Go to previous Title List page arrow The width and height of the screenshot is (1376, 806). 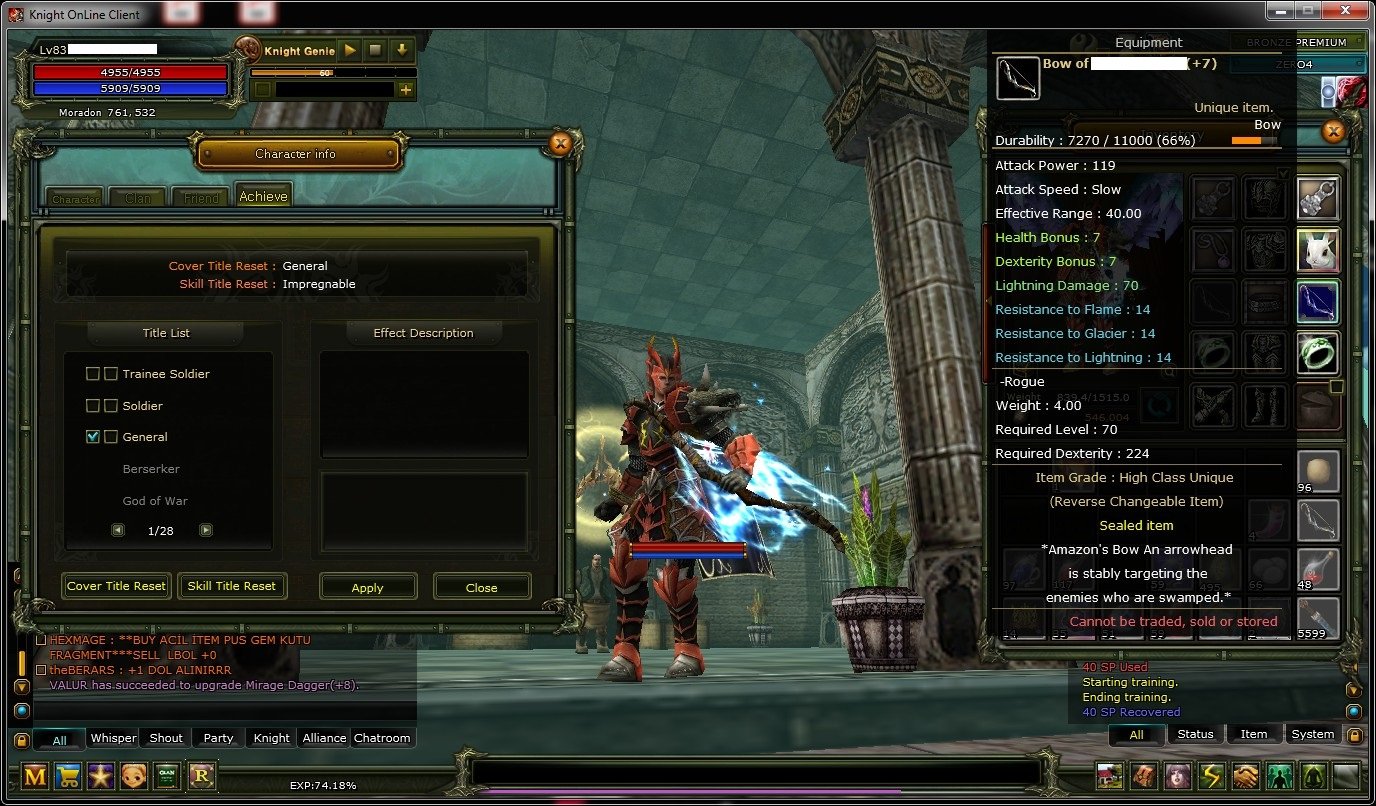(x=117, y=529)
